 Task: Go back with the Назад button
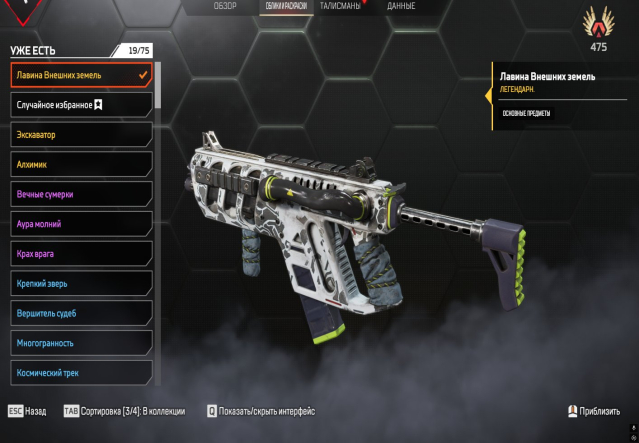28,411
